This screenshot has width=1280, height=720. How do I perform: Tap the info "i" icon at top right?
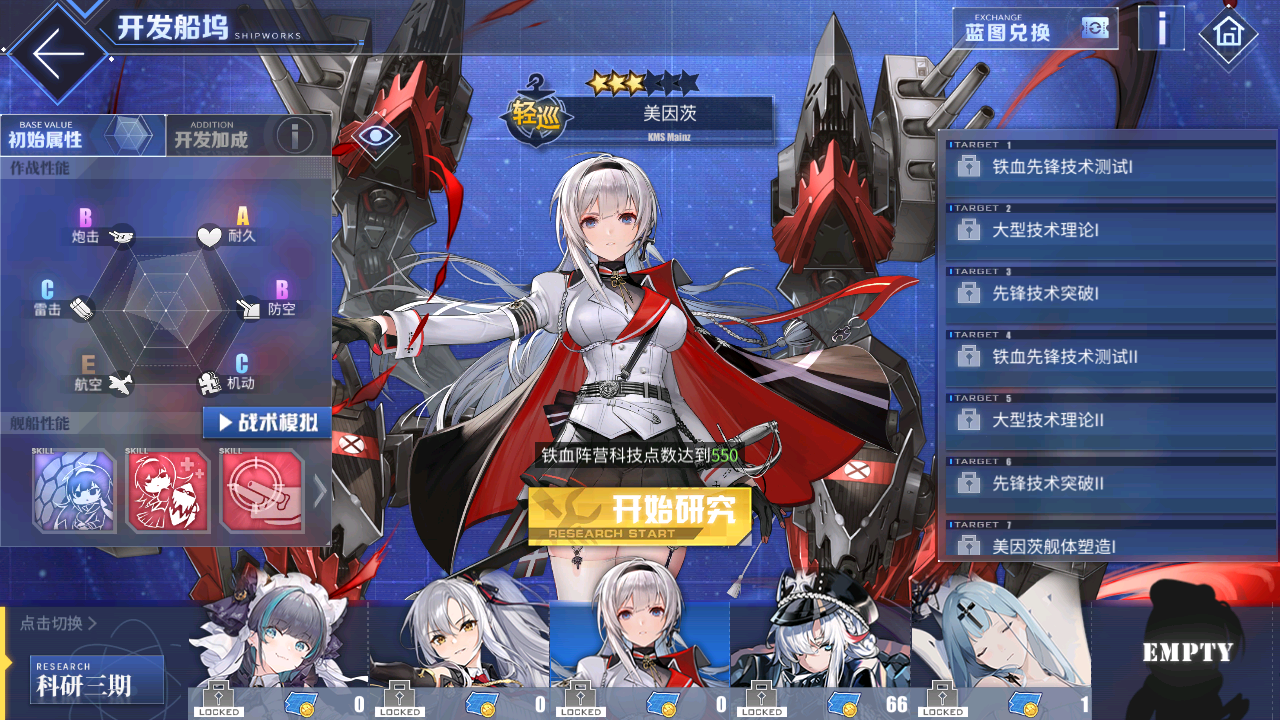1160,28
